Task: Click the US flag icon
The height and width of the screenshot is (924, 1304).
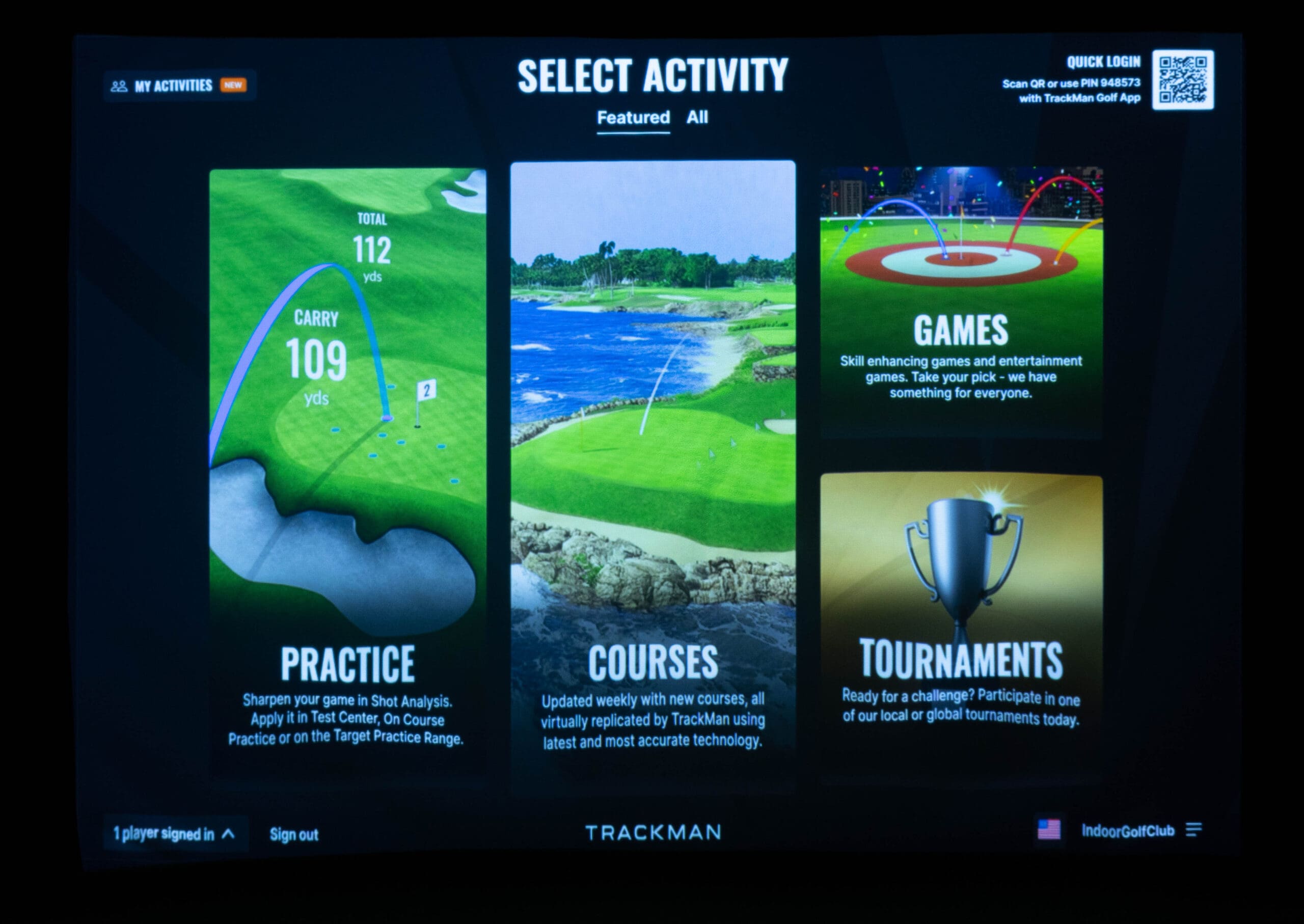Action: tap(1048, 830)
